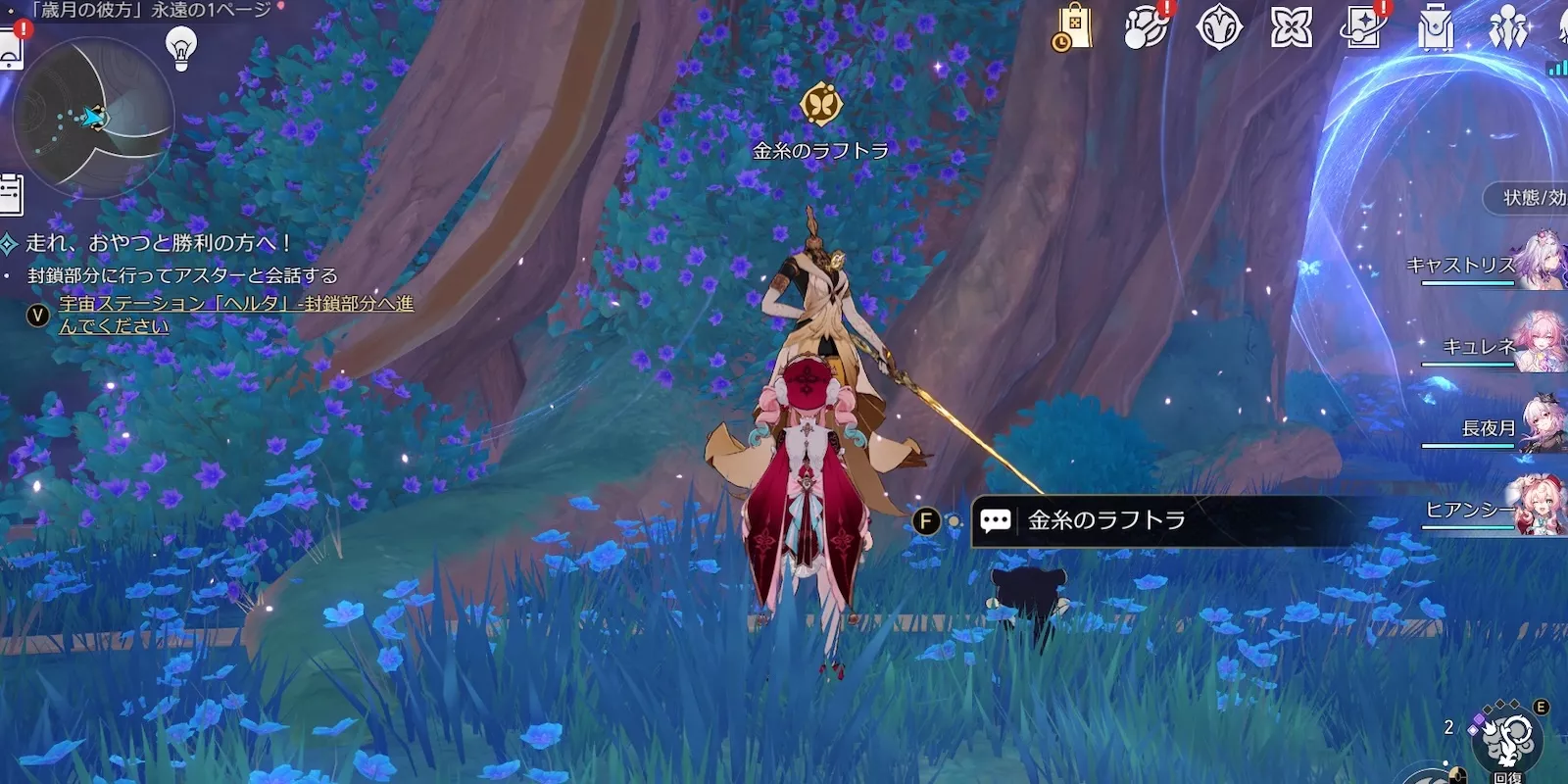The height and width of the screenshot is (784, 1568).
Task: Open the clipboard missions icon on the left
Action: coord(9,188)
